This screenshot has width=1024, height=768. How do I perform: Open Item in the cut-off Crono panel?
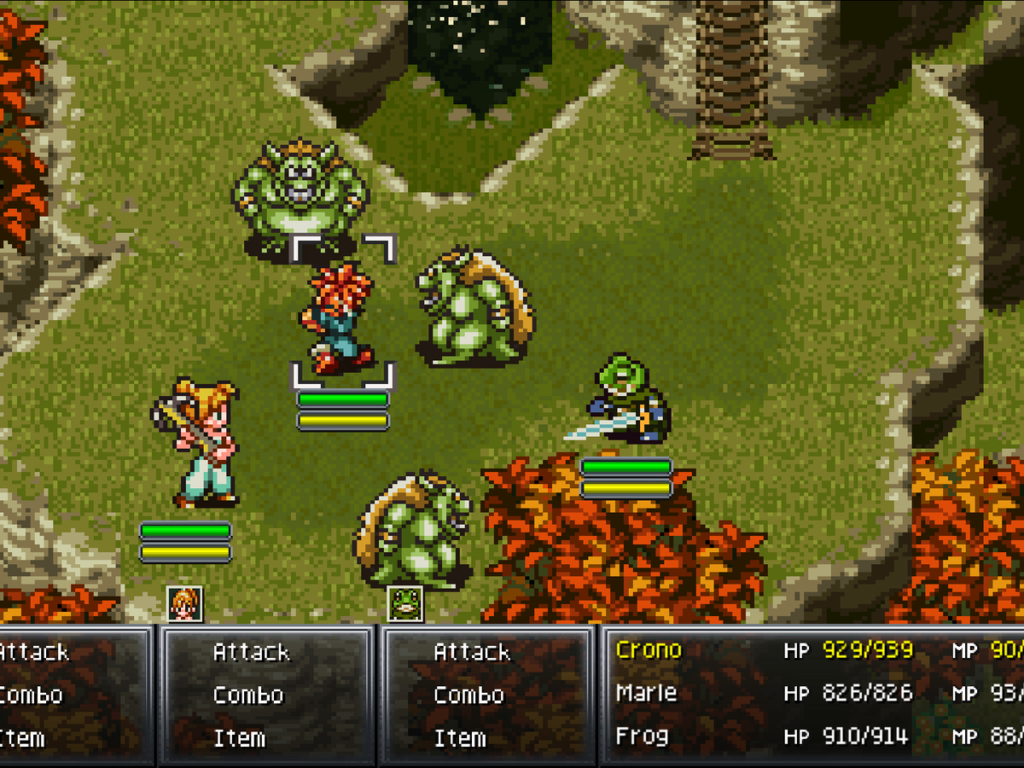coord(22,738)
